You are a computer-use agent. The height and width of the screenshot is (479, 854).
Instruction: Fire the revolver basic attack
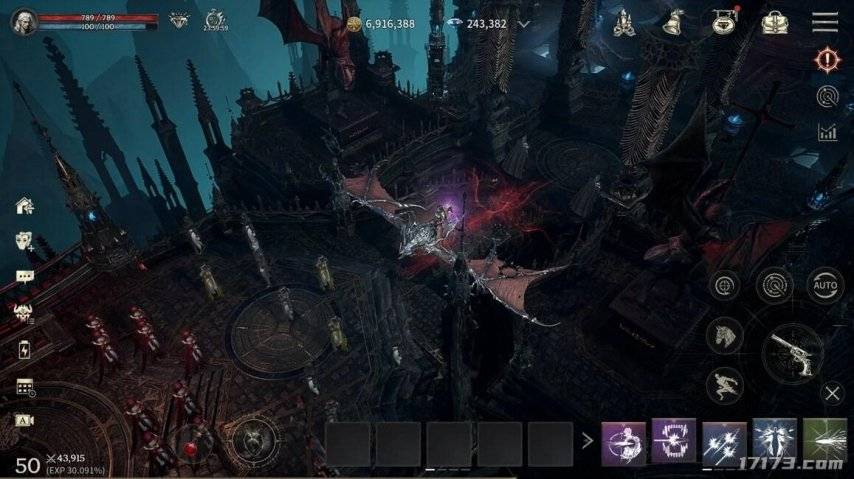[792, 354]
